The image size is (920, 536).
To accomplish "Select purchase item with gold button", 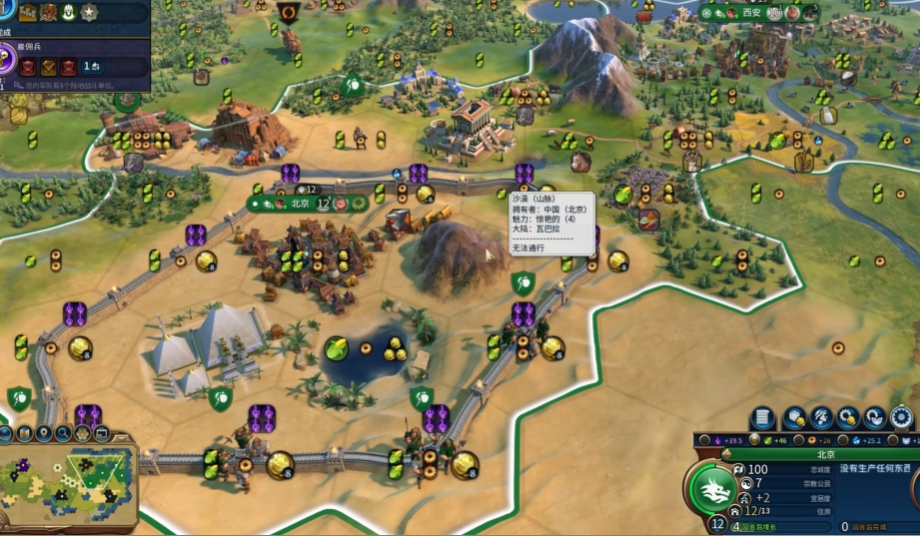I will [848, 417].
